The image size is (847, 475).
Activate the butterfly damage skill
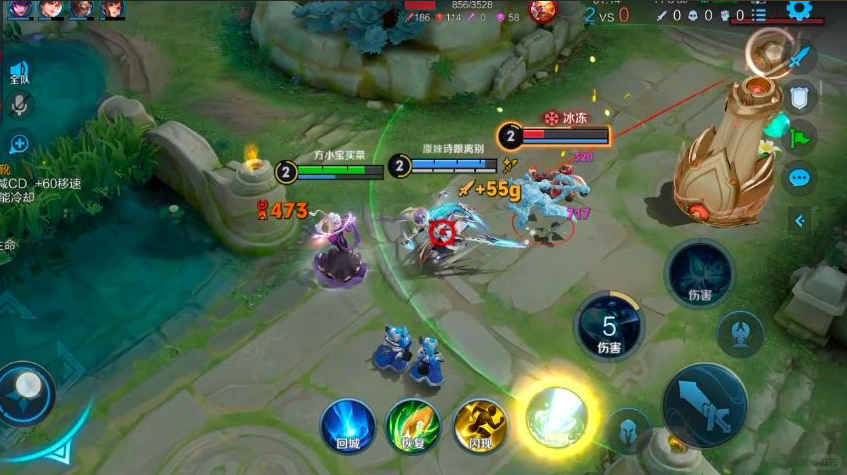pos(699,274)
